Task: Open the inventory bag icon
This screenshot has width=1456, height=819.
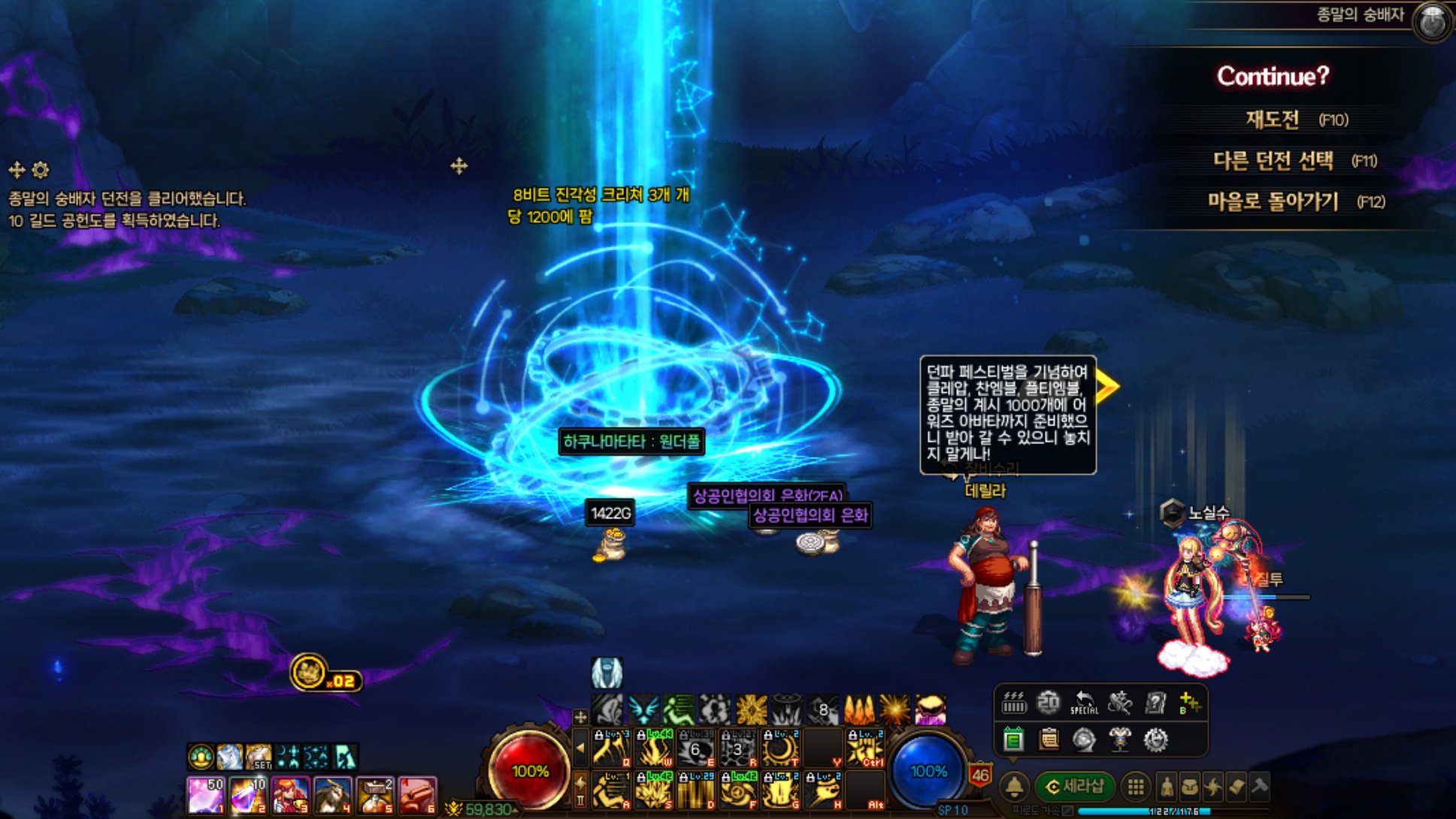Action: [x=1190, y=787]
